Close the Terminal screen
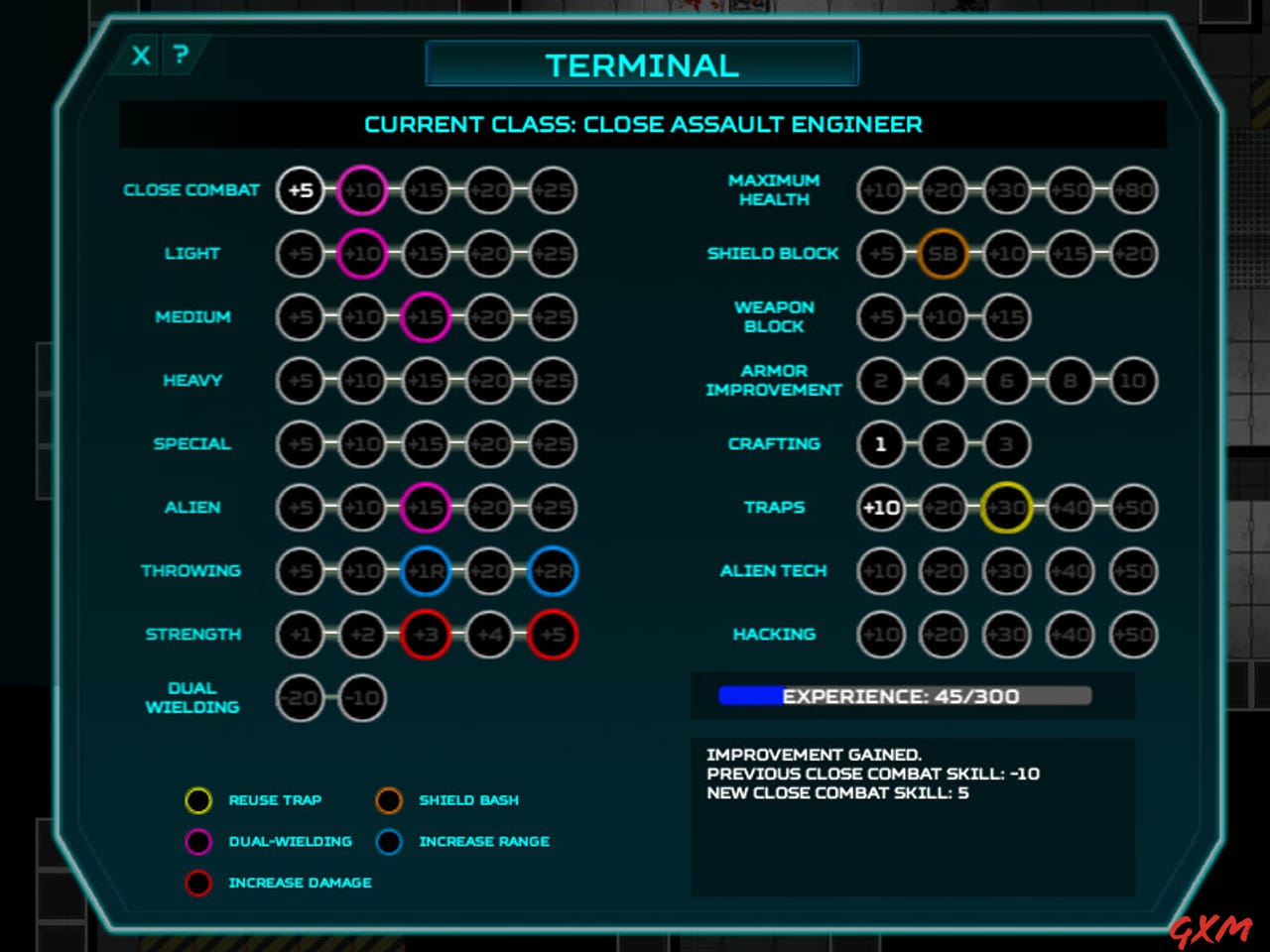Screen dimensions: 1270x952 click(x=139, y=56)
